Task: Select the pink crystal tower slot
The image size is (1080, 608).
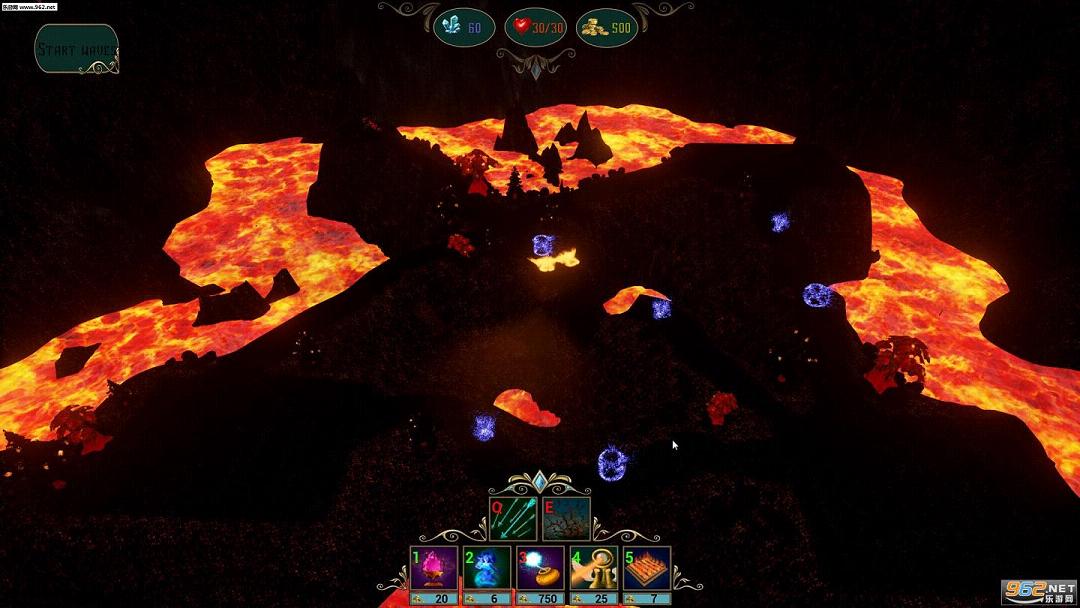Action: 435,569
